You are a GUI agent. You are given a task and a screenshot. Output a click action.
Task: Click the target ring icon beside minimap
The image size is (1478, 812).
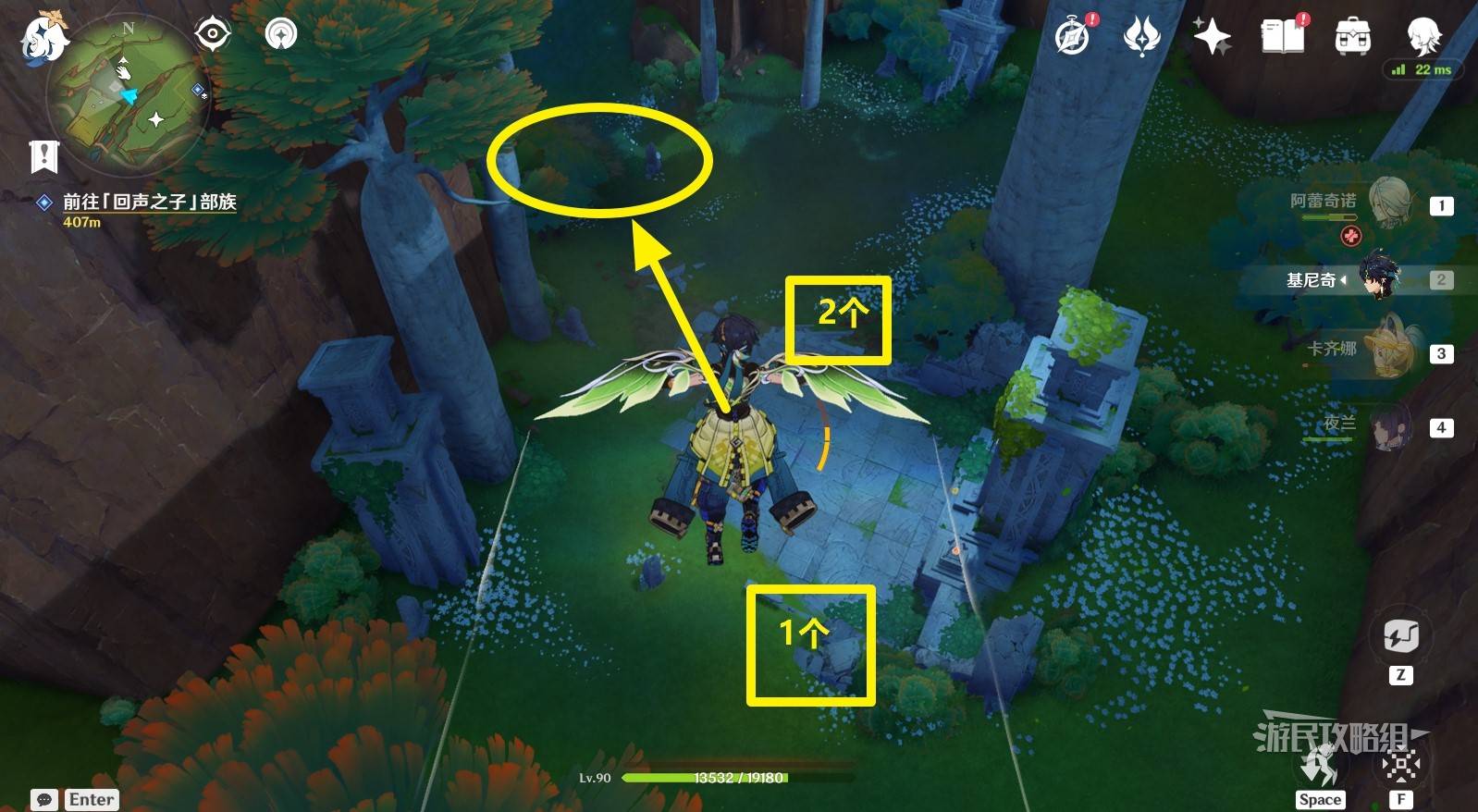click(x=213, y=34)
